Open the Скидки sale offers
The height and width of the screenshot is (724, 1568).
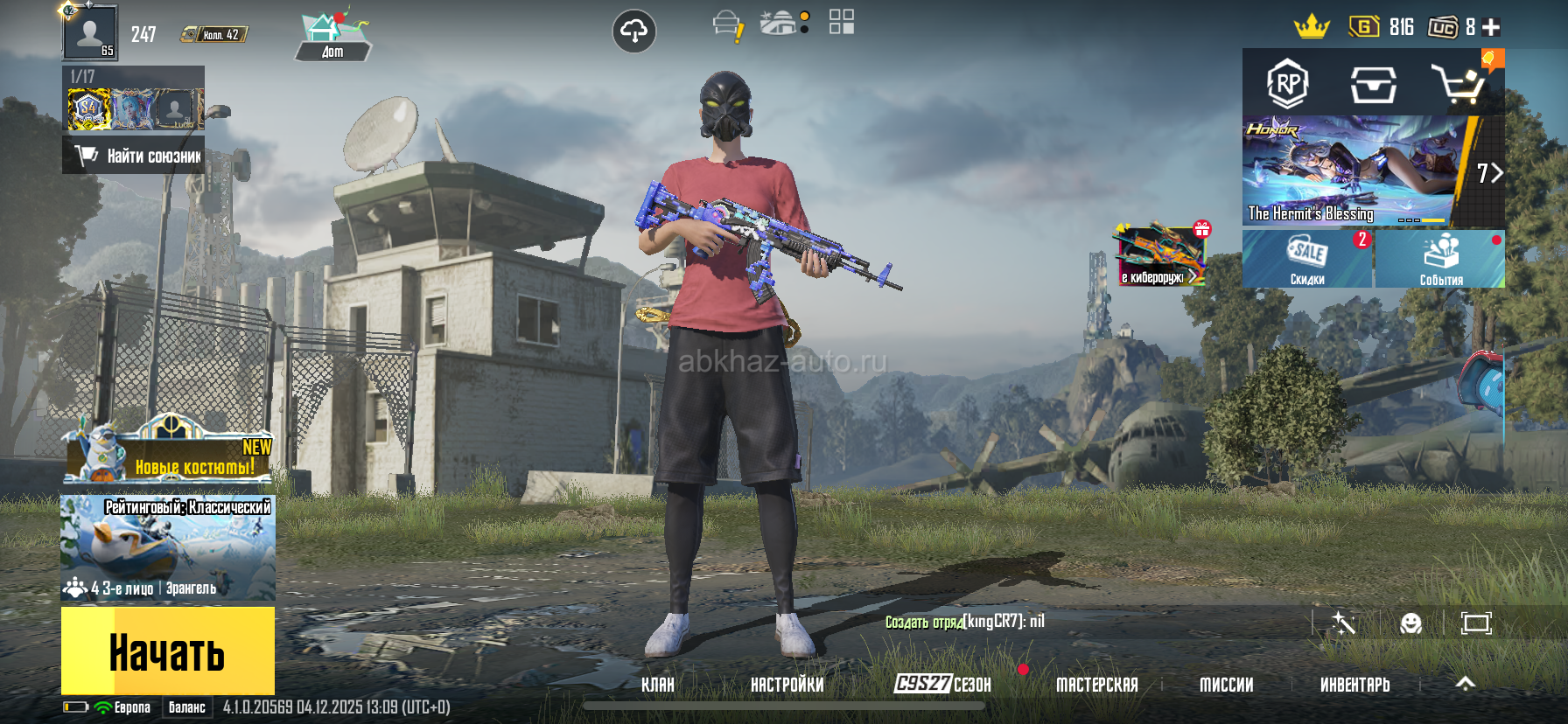[1307, 259]
